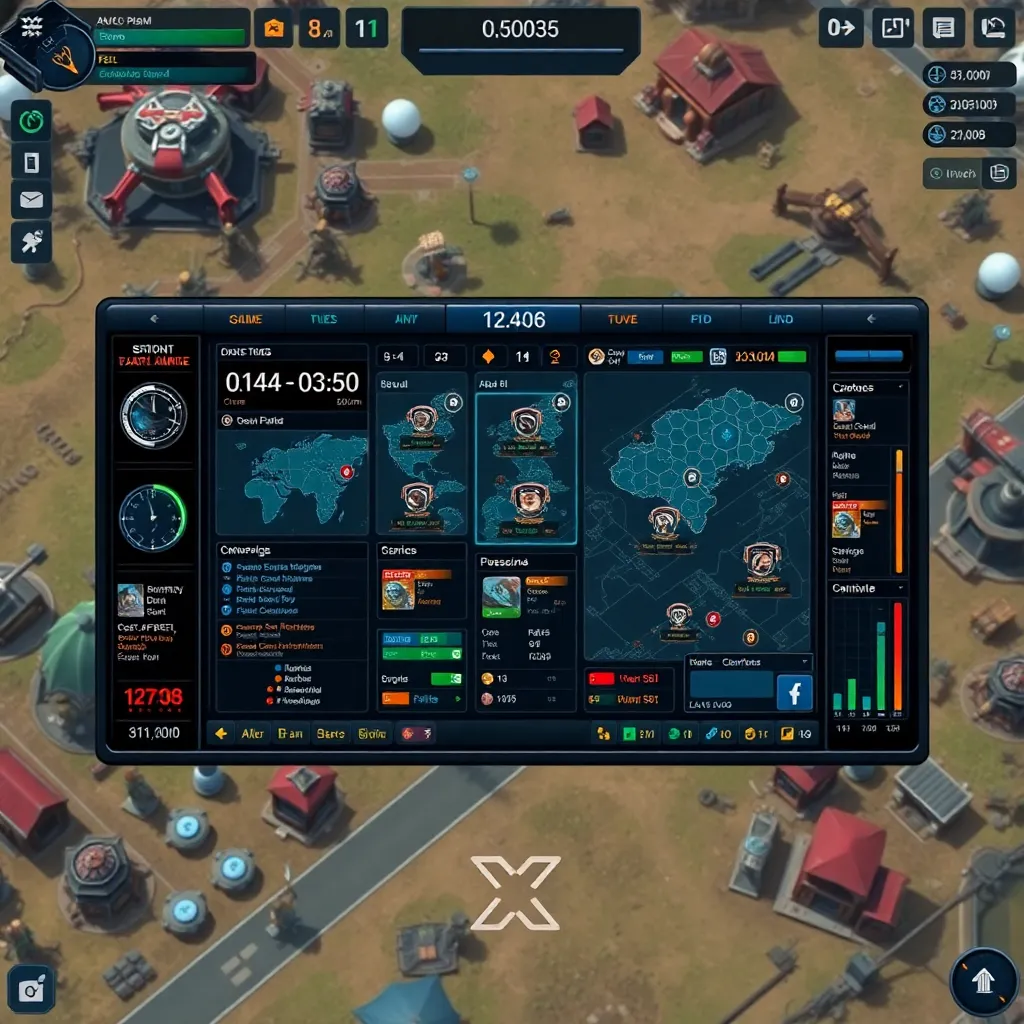
Task: Open the LIND tab
Action: [x=780, y=319]
